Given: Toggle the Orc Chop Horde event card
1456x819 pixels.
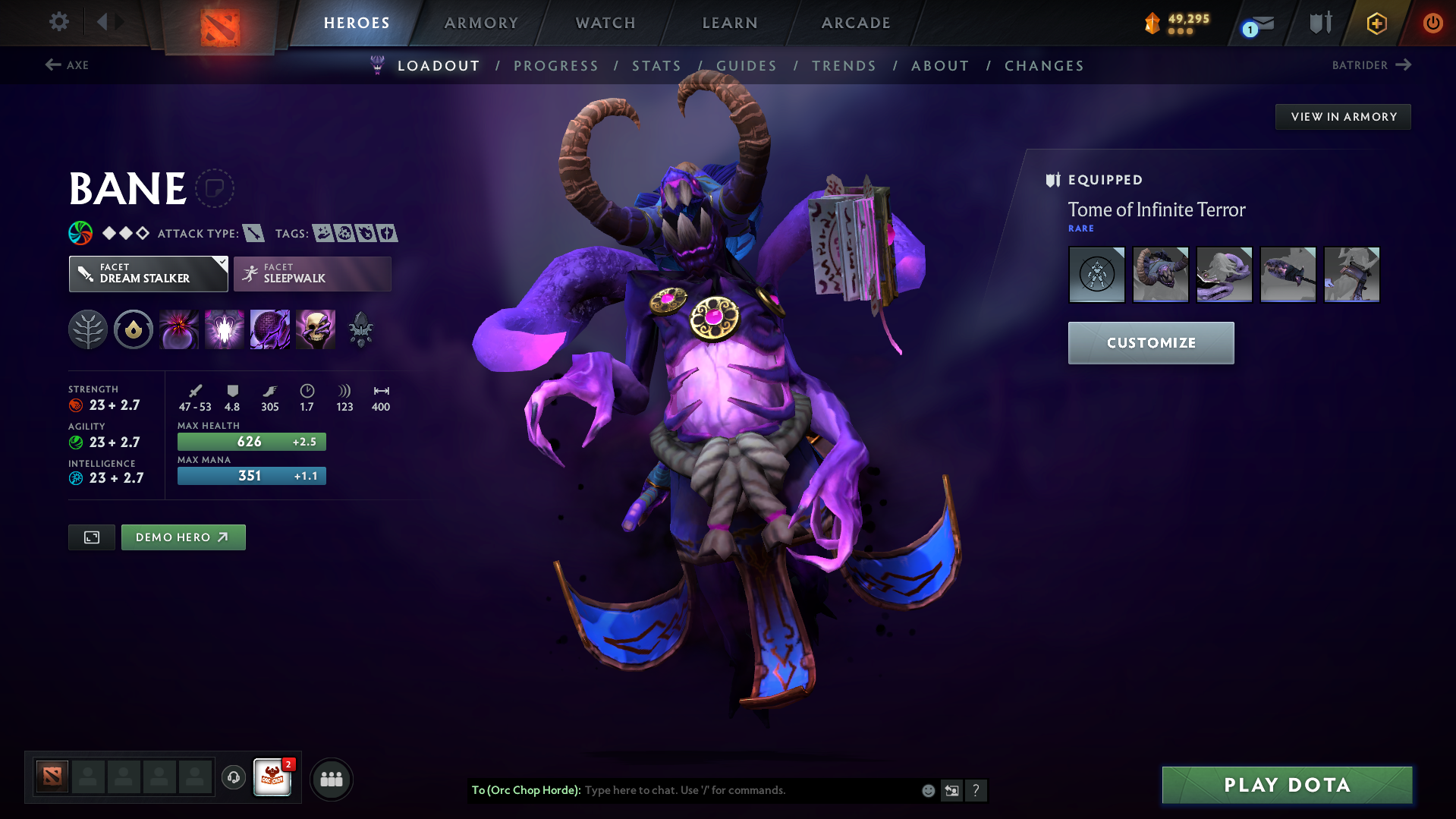Looking at the screenshot, I should [x=273, y=779].
